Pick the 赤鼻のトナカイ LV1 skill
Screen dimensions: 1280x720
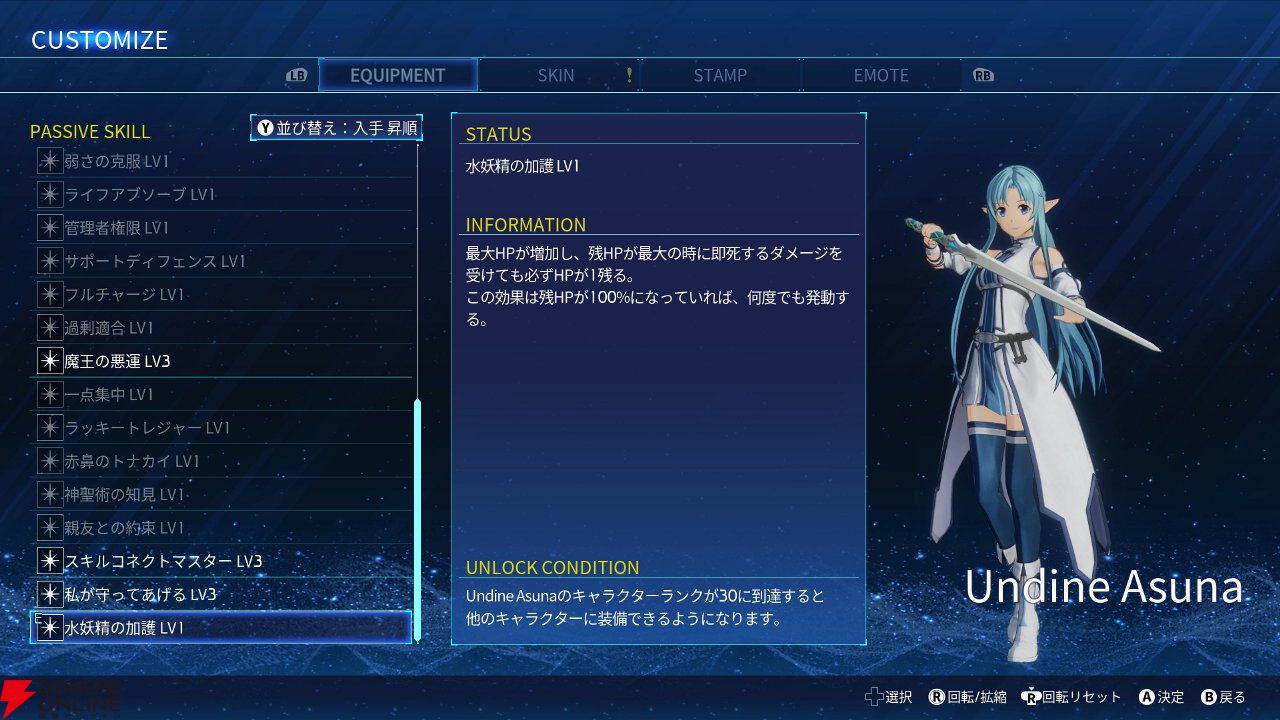pos(222,461)
